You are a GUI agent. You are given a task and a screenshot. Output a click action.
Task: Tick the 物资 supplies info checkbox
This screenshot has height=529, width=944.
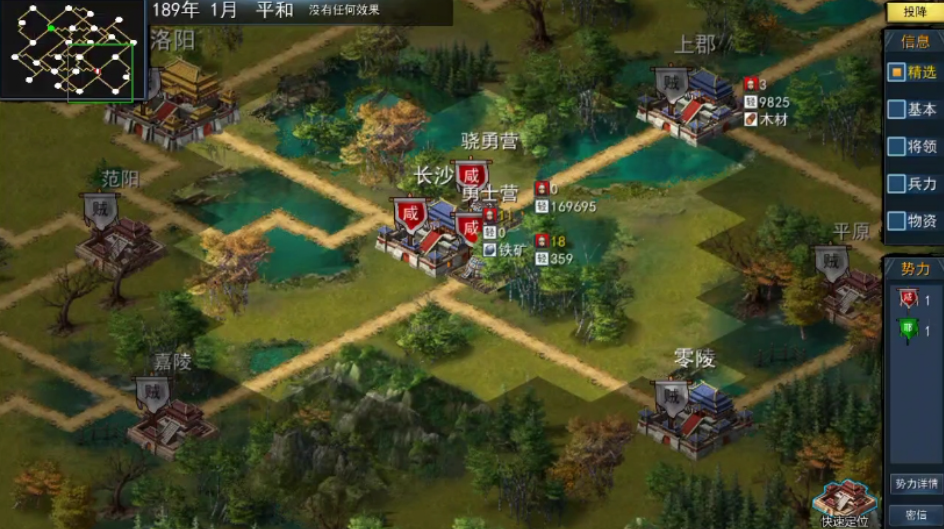(896, 221)
